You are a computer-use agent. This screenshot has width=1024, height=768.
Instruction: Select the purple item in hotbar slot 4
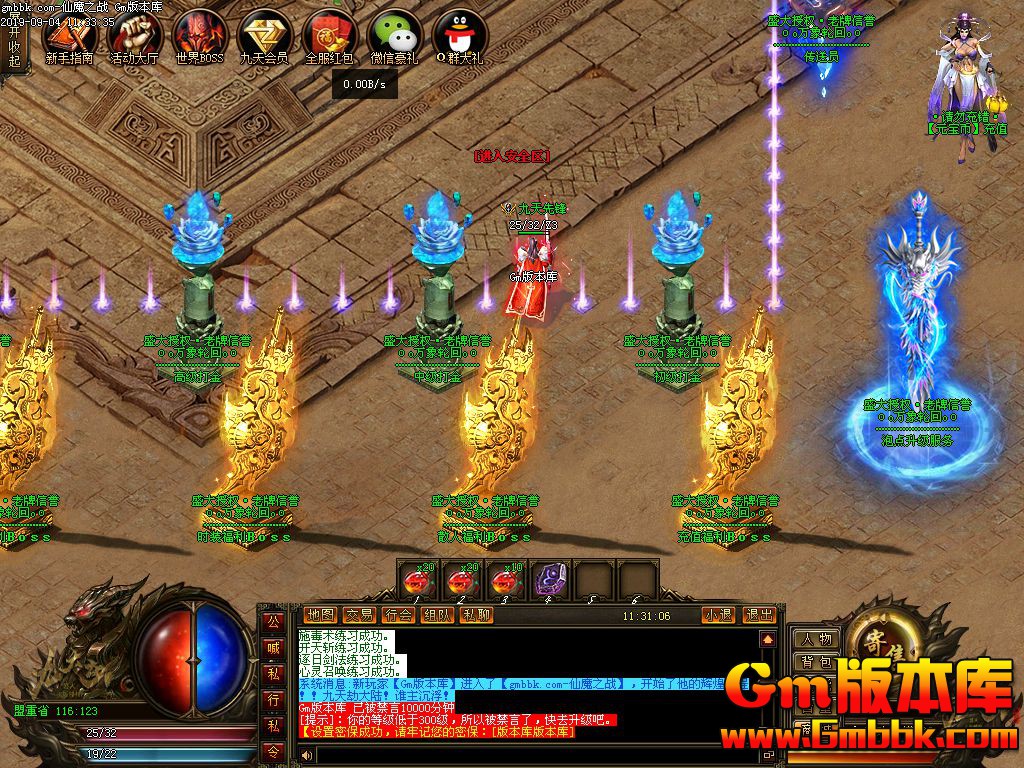(x=548, y=581)
